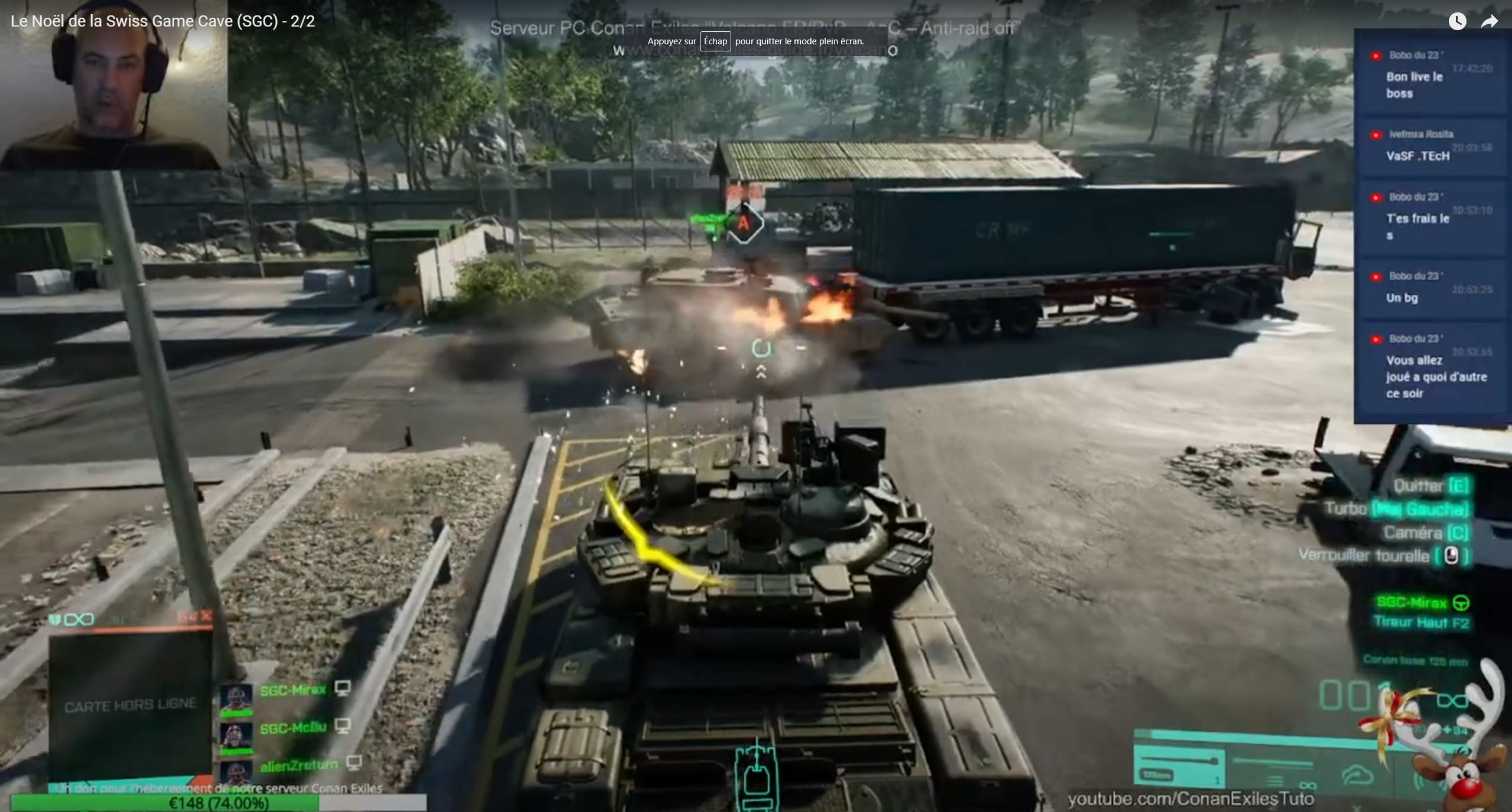This screenshot has height=812, width=1512.
Task: Open the video share arrow
Action: click(x=1489, y=22)
